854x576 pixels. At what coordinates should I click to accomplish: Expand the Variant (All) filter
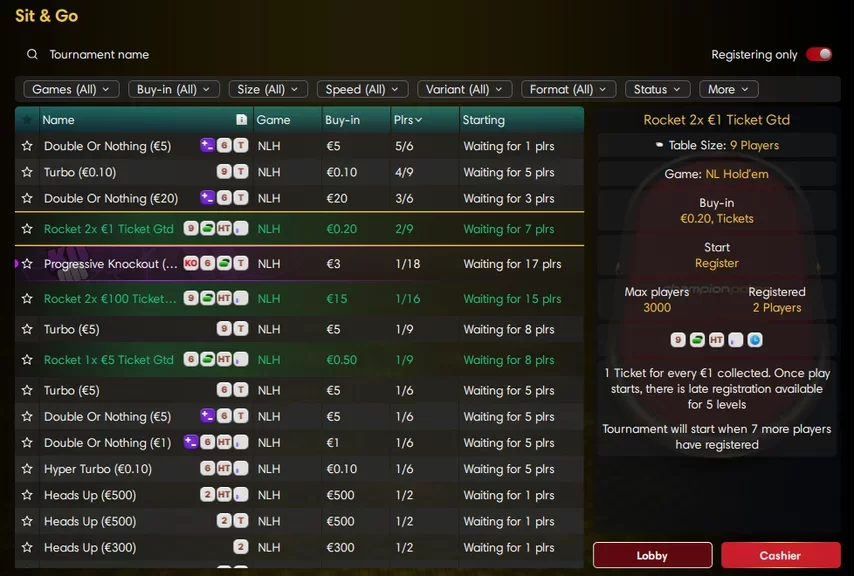click(x=465, y=89)
